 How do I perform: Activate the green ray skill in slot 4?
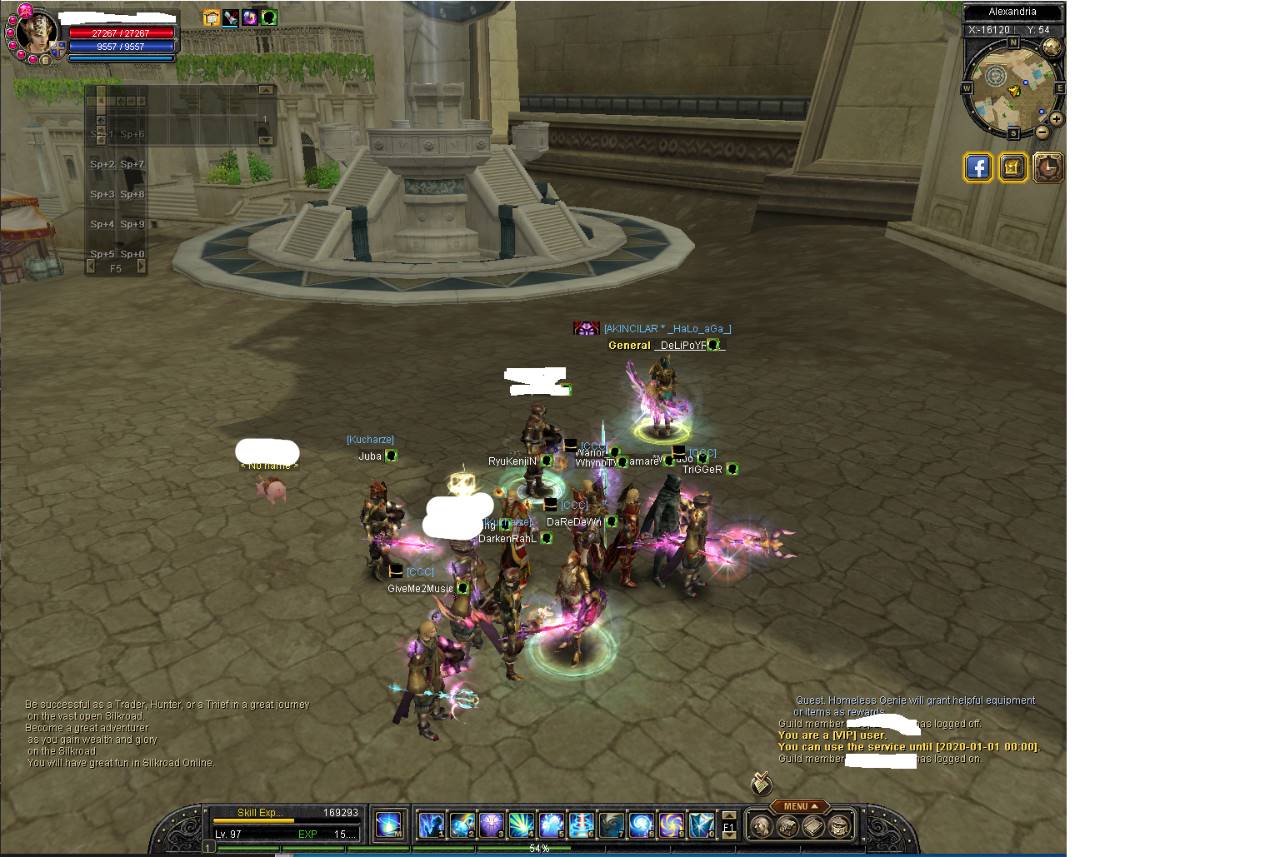(x=522, y=825)
